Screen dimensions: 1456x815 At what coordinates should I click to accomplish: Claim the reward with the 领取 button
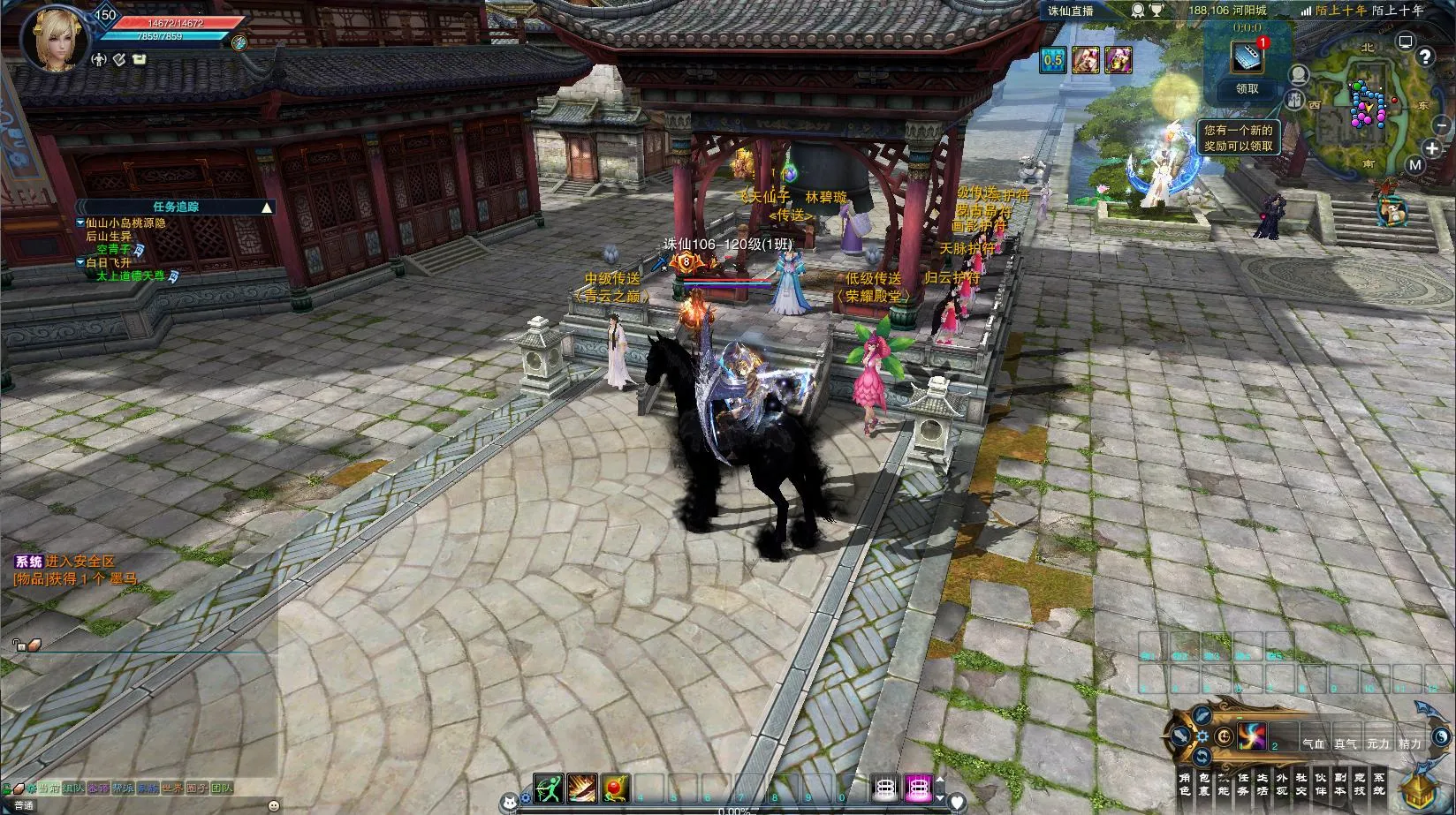1247,89
